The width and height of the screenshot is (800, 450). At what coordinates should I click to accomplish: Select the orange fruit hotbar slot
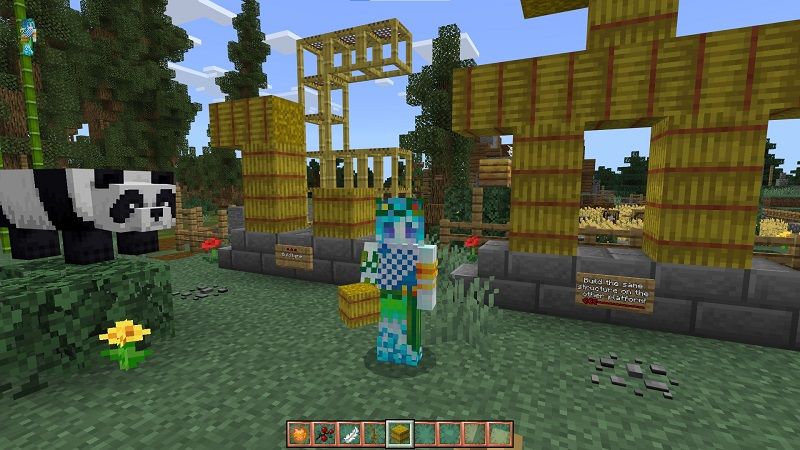[x=300, y=433]
